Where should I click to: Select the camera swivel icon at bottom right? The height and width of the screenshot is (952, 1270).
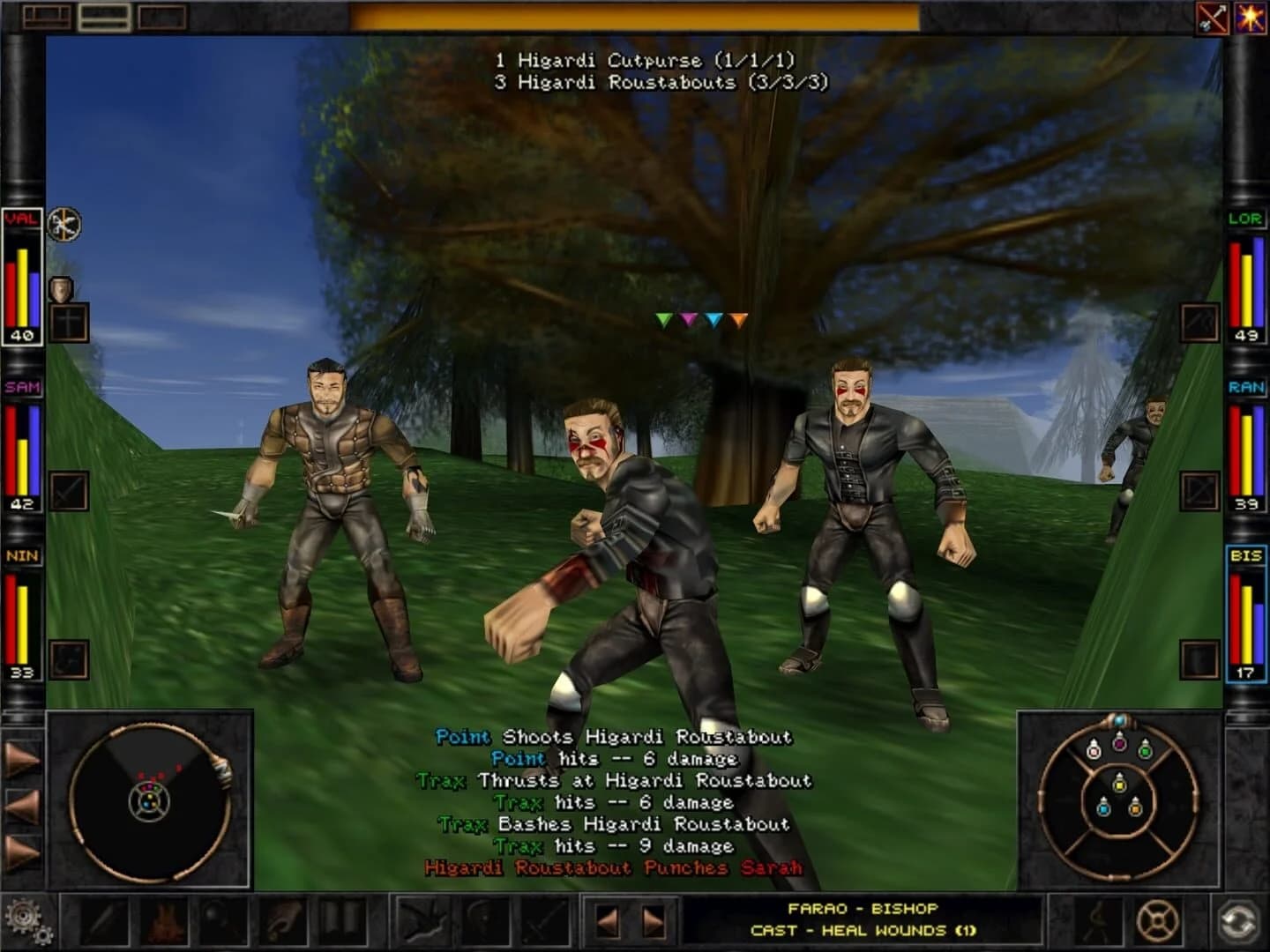(1234, 919)
